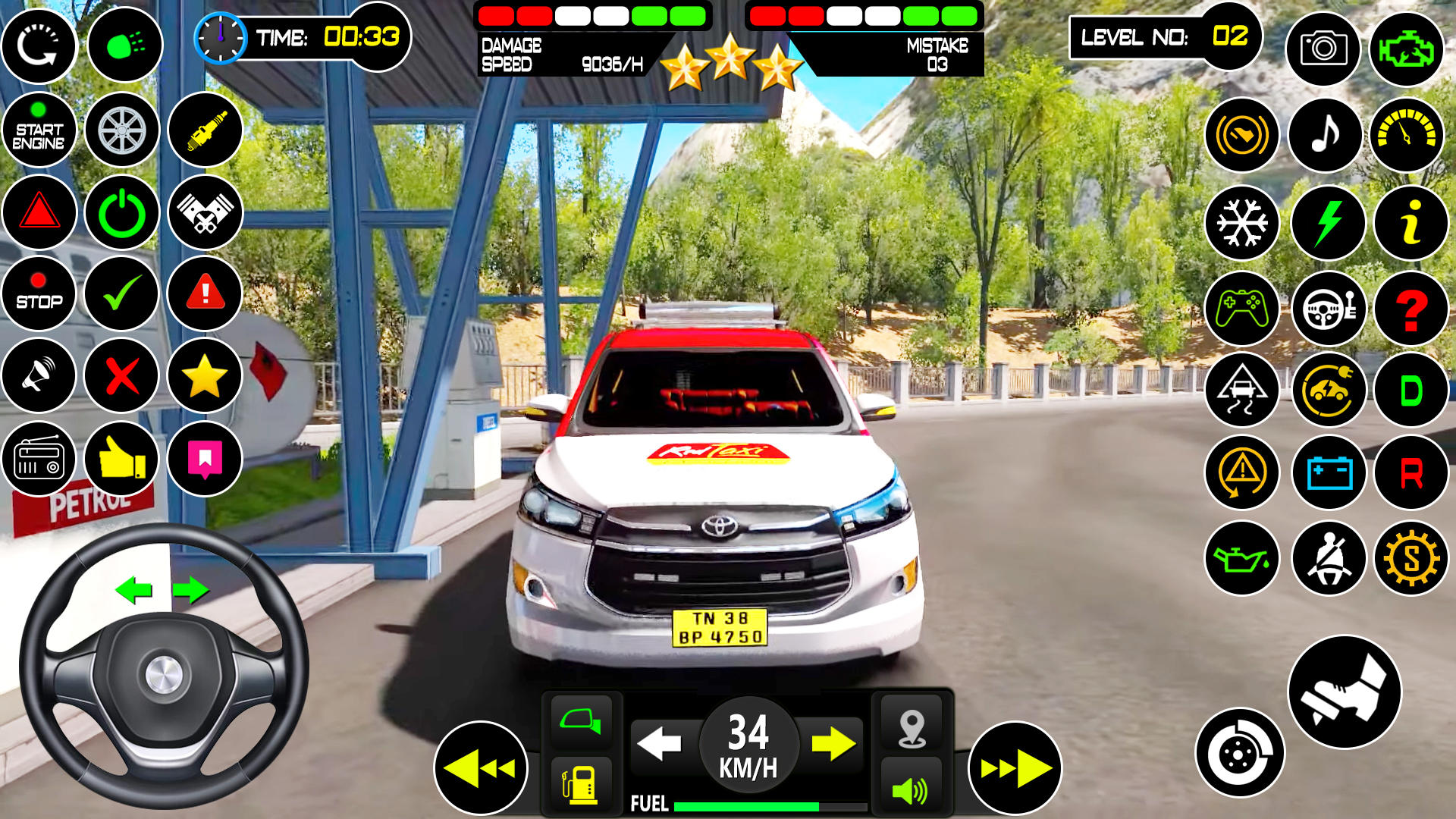This screenshot has height=819, width=1456.
Task: Fasten the seatbelt icon button
Action: point(1329,560)
